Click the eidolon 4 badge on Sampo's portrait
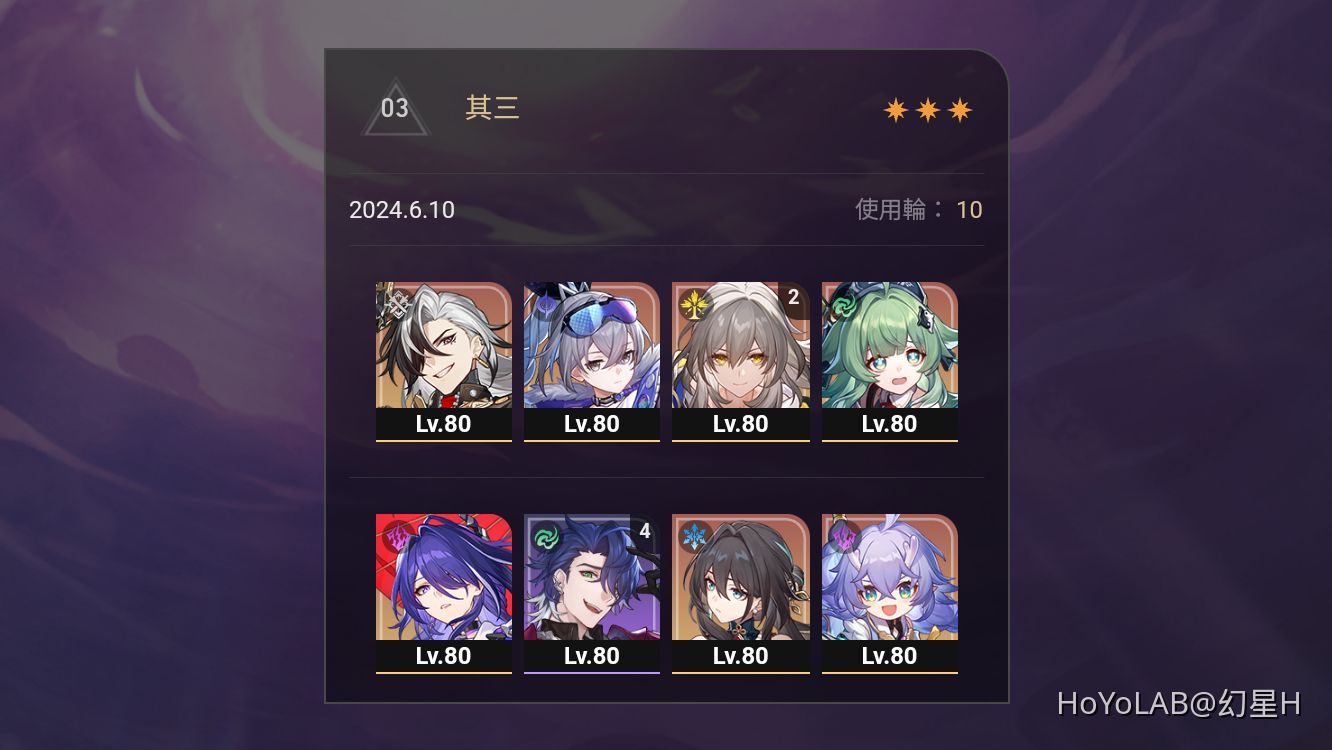1332x750 pixels. [x=644, y=530]
